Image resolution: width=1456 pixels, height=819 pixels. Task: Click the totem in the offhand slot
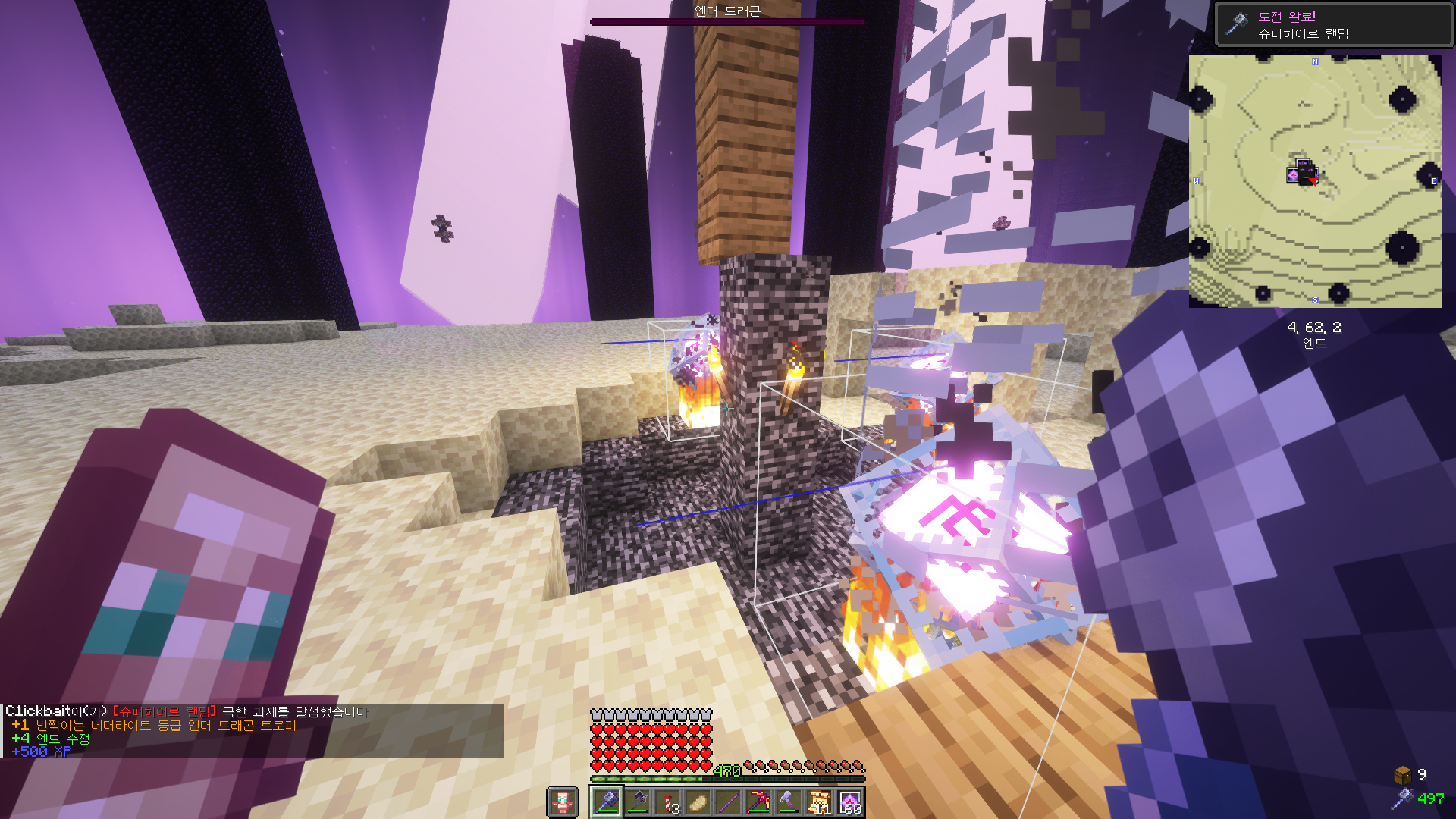pos(562,802)
